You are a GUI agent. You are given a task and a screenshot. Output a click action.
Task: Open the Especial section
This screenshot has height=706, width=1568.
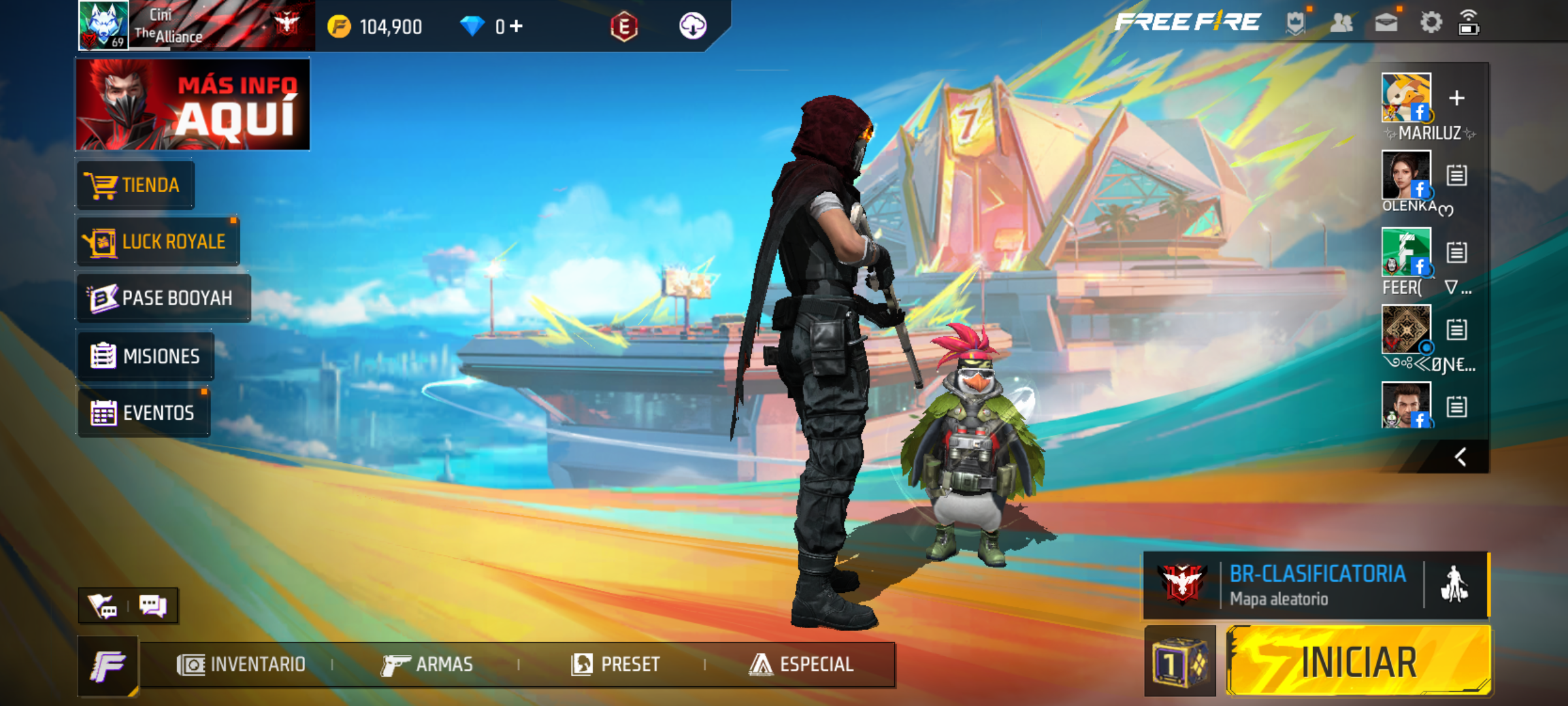802,665
